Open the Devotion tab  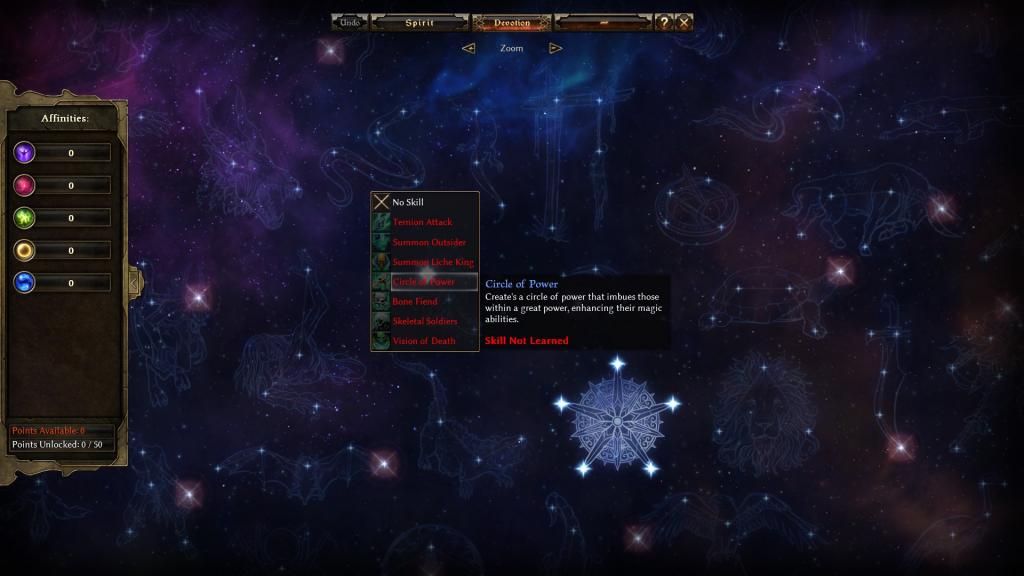tap(511, 22)
